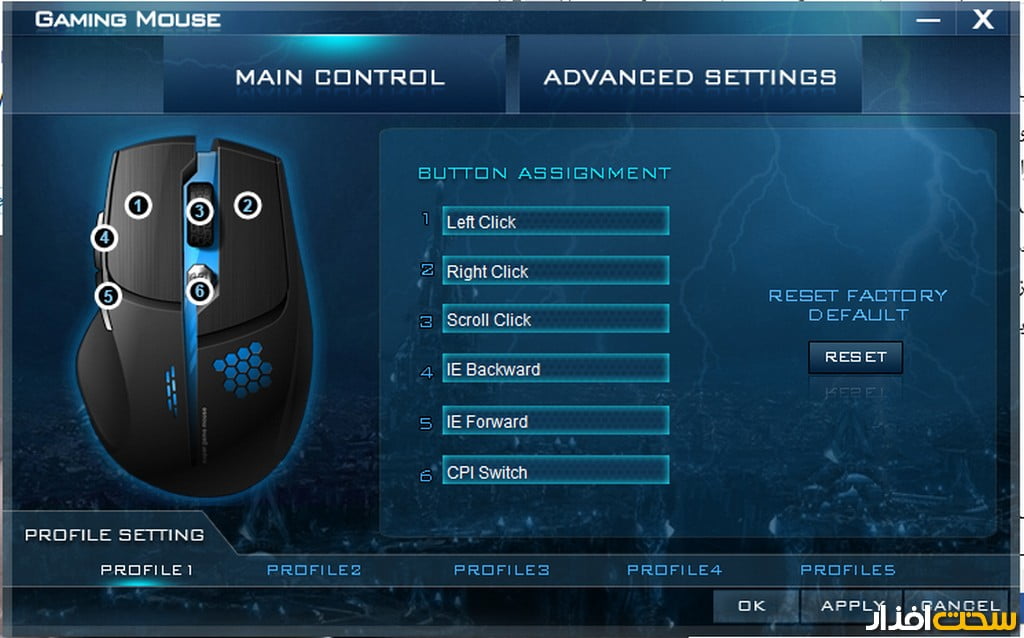Close the Gaming Mouse window

[x=983, y=19]
